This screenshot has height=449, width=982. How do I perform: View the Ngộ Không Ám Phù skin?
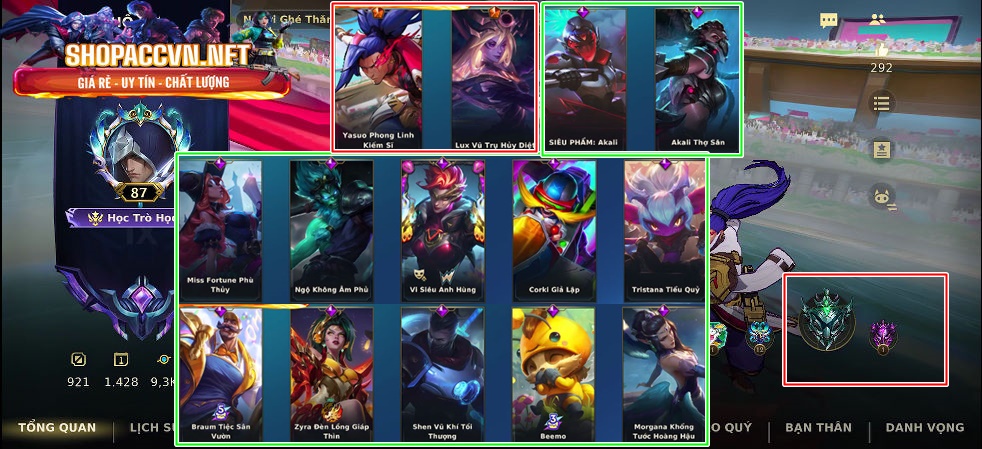331,228
